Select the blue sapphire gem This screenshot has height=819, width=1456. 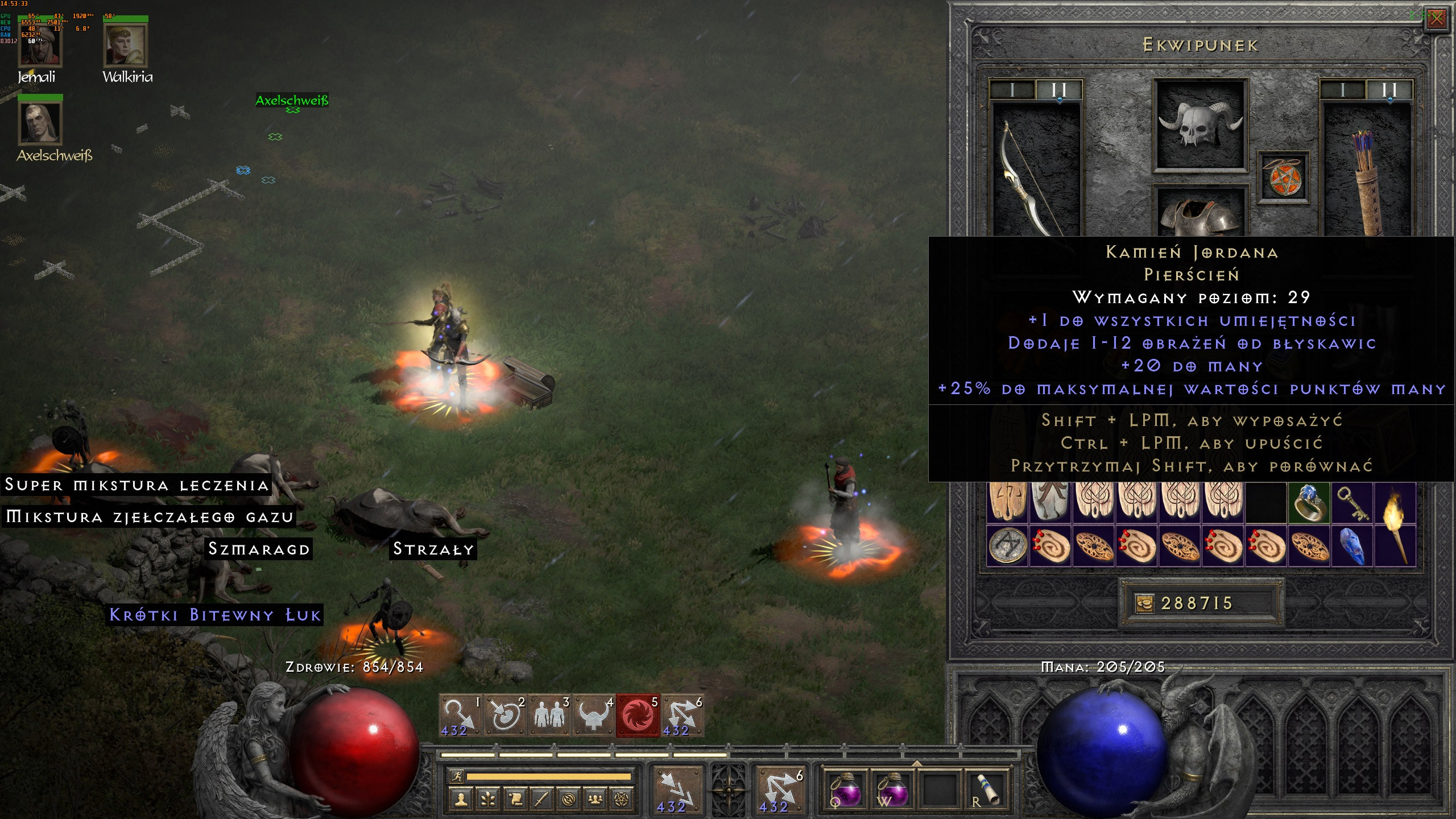[x=1352, y=545]
